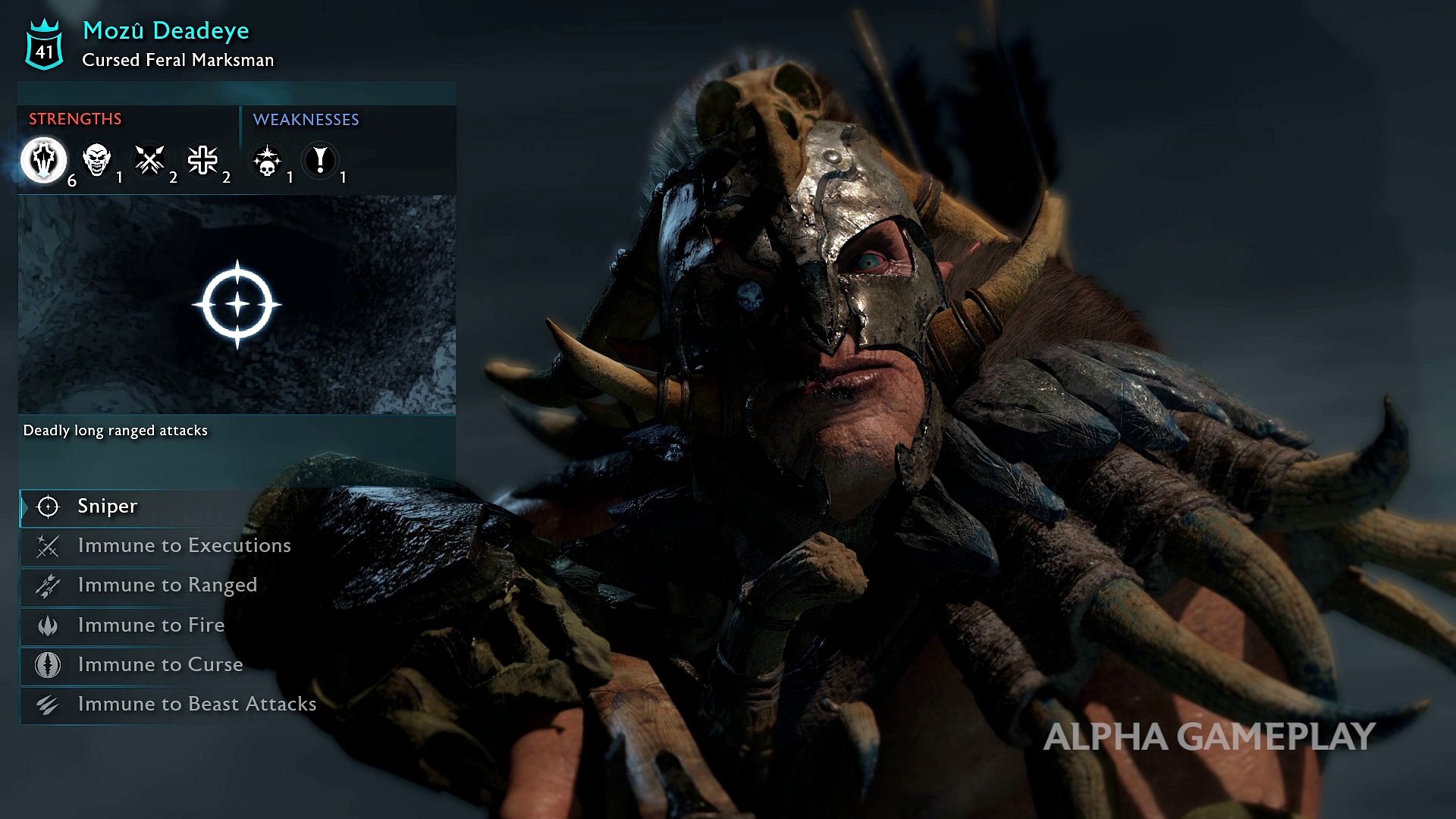Screen dimensions: 1456x819
Task: Highlight the Immune to Fire trait
Action: (151, 625)
